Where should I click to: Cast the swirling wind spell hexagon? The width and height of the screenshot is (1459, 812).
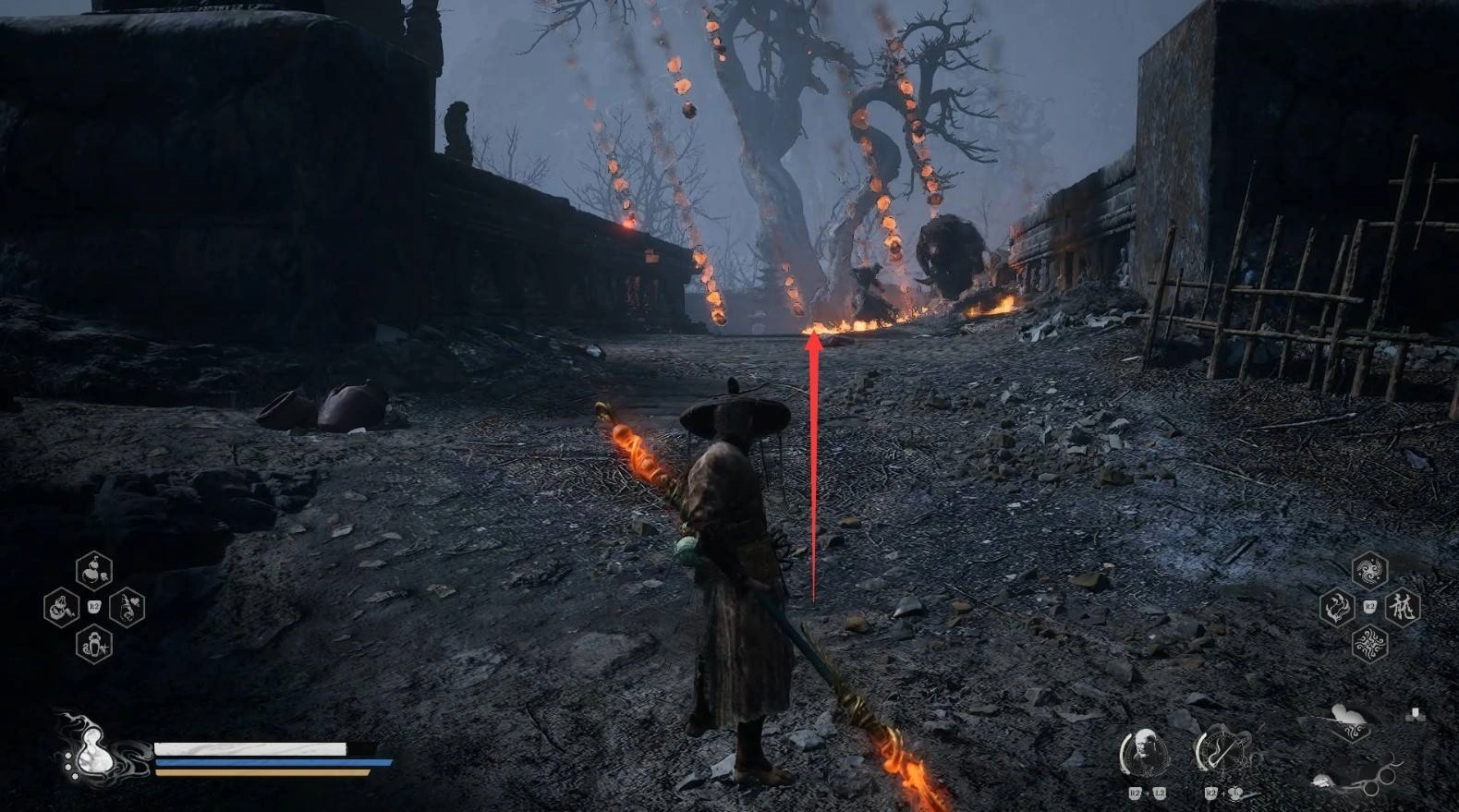tap(1368, 571)
